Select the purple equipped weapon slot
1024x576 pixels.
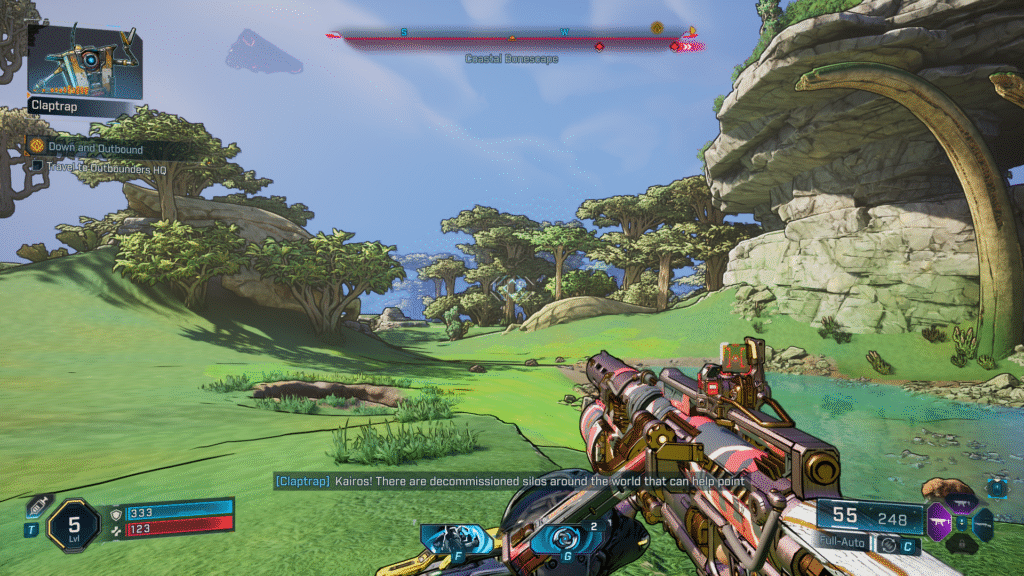click(x=939, y=521)
